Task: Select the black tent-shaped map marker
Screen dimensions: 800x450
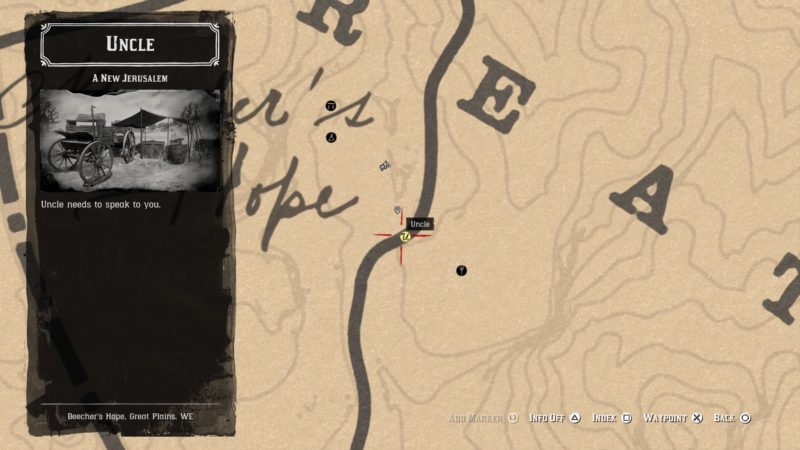Action: click(x=331, y=137)
